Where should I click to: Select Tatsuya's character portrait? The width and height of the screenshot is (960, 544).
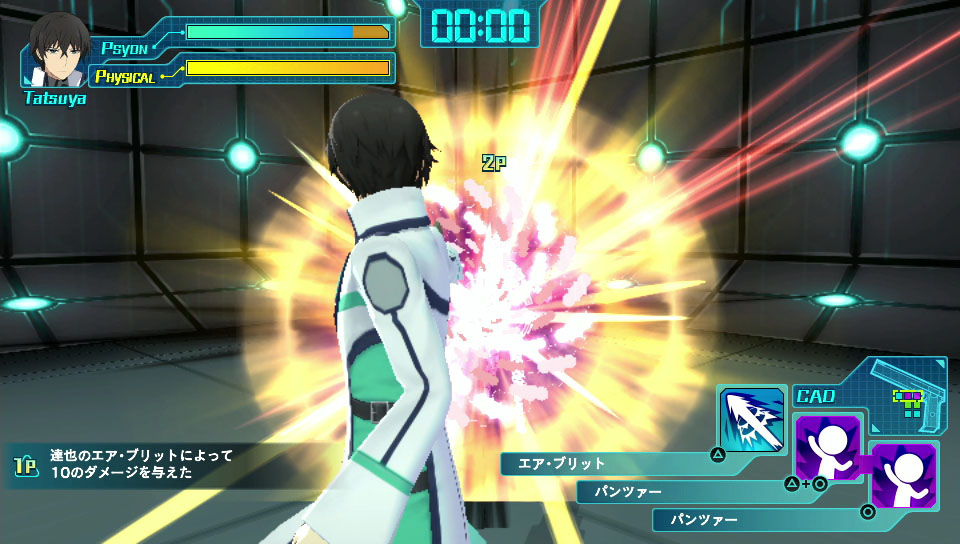pos(55,51)
